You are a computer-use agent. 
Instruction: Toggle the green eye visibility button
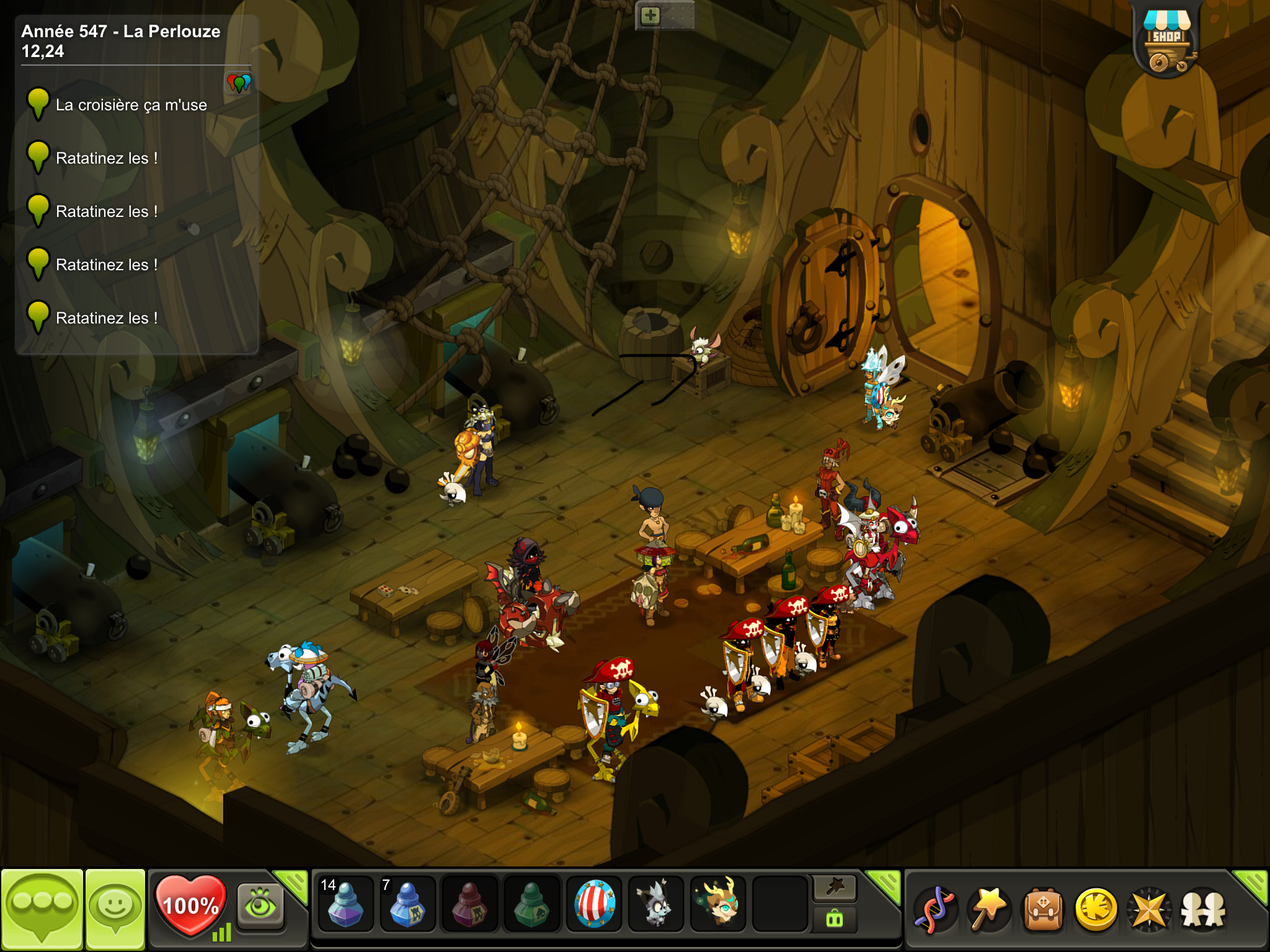click(x=260, y=907)
